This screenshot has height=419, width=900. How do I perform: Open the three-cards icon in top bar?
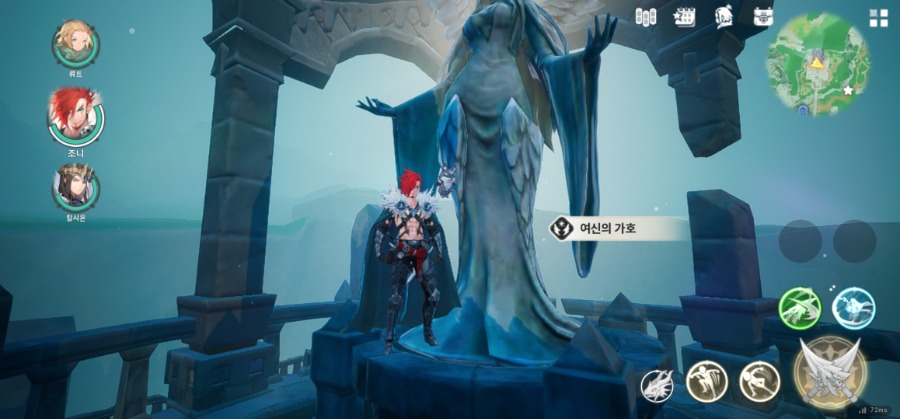pyautogui.click(x=646, y=17)
